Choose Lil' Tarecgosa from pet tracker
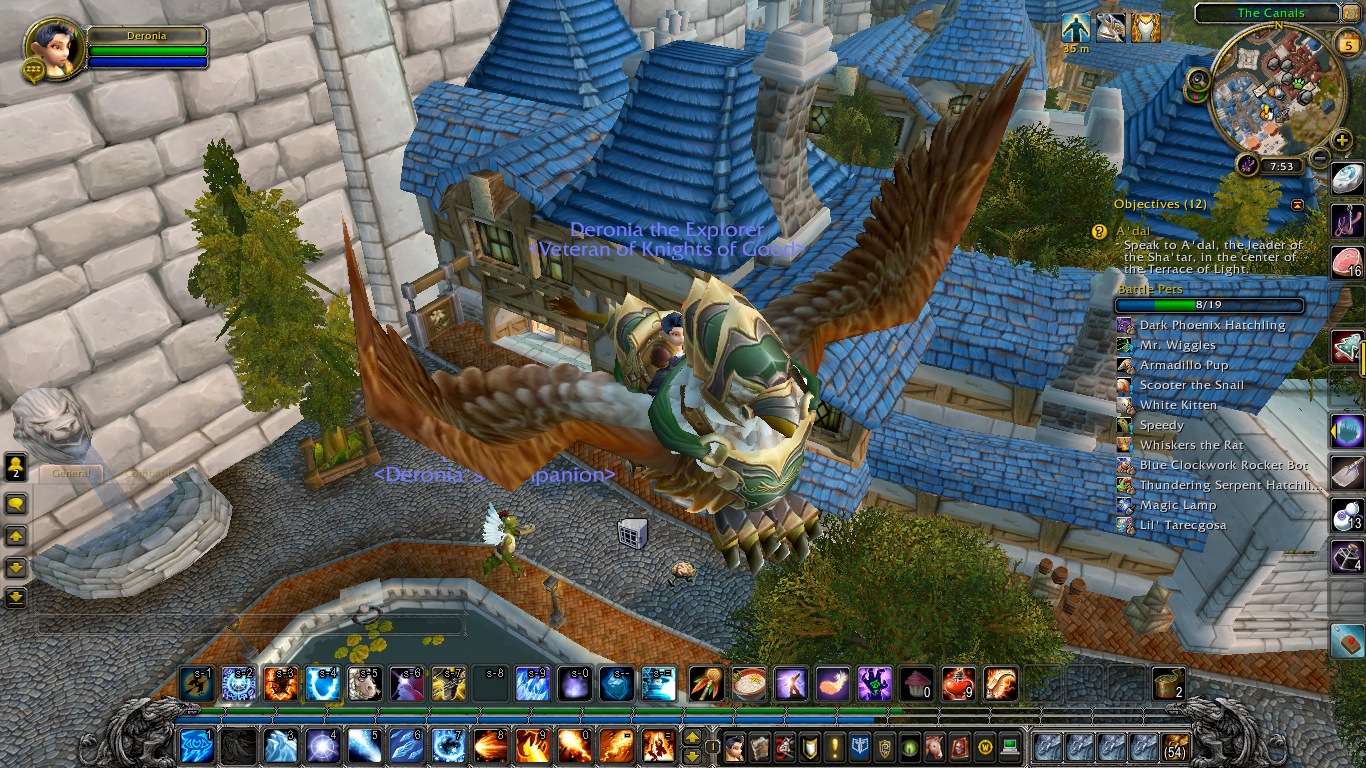 click(1182, 525)
